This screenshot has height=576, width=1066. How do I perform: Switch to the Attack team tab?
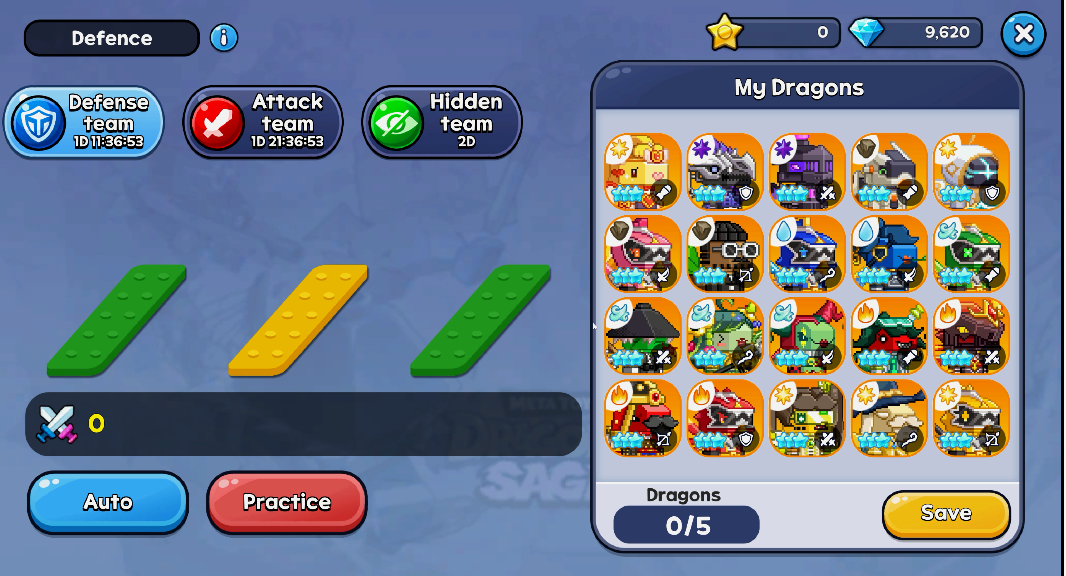point(263,122)
